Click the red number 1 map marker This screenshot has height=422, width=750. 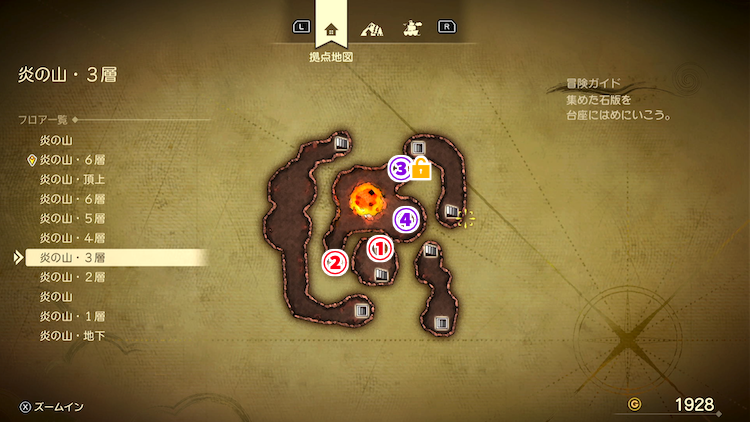(380, 247)
